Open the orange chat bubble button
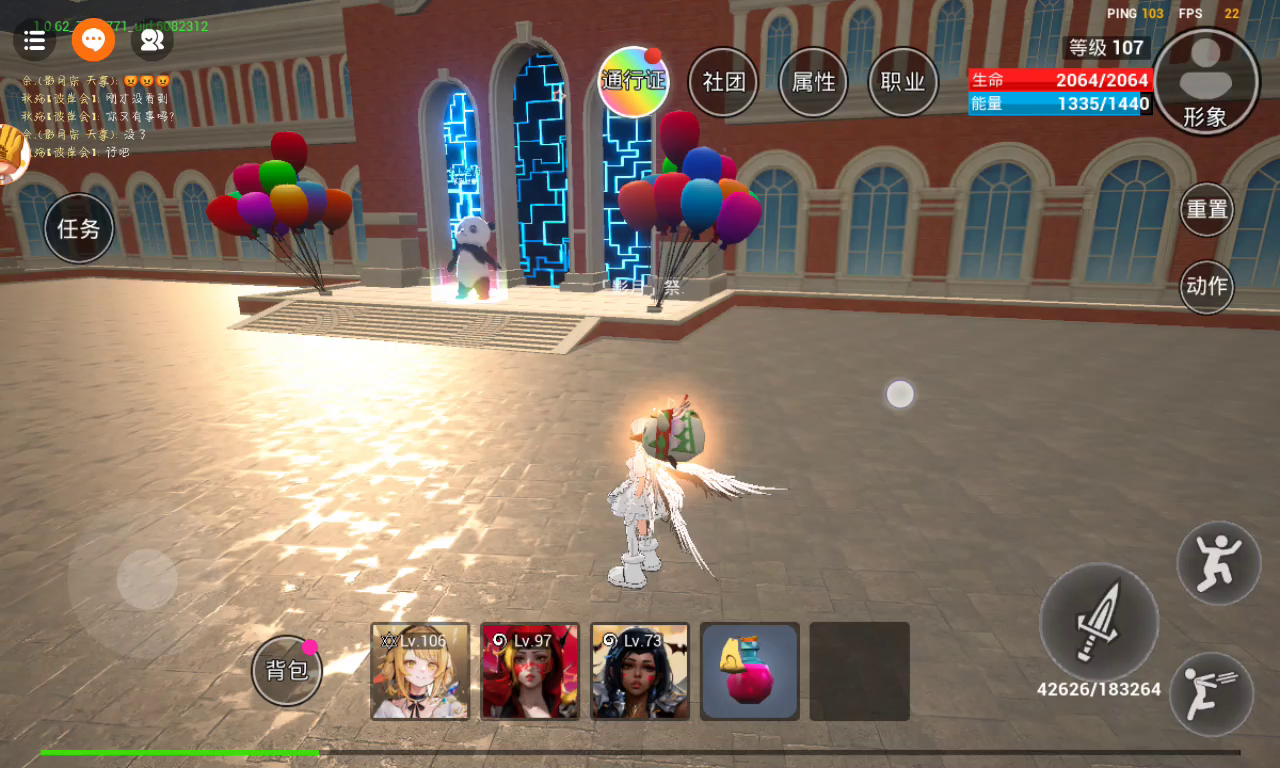The height and width of the screenshot is (768, 1280). tap(93, 40)
